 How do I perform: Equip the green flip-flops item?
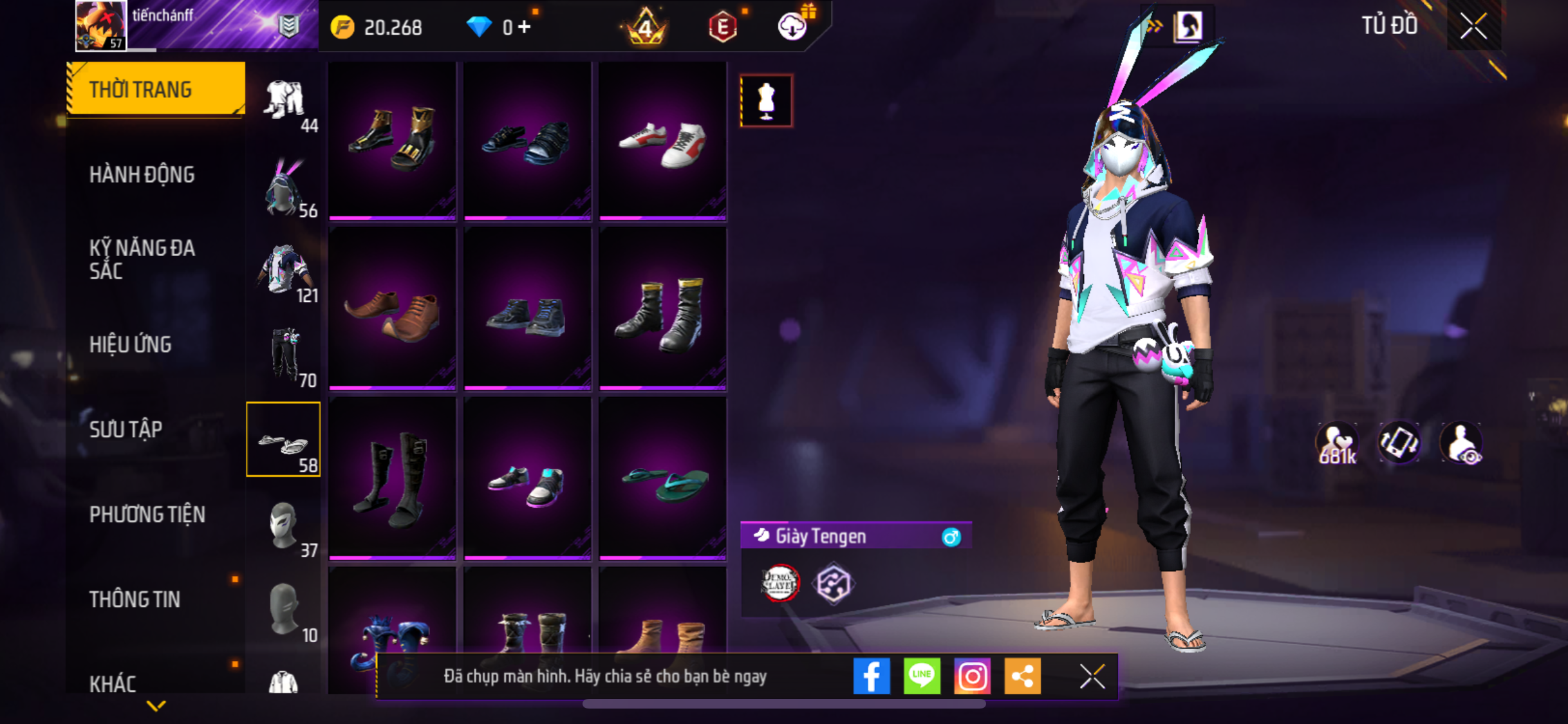(x=662, y=481)
